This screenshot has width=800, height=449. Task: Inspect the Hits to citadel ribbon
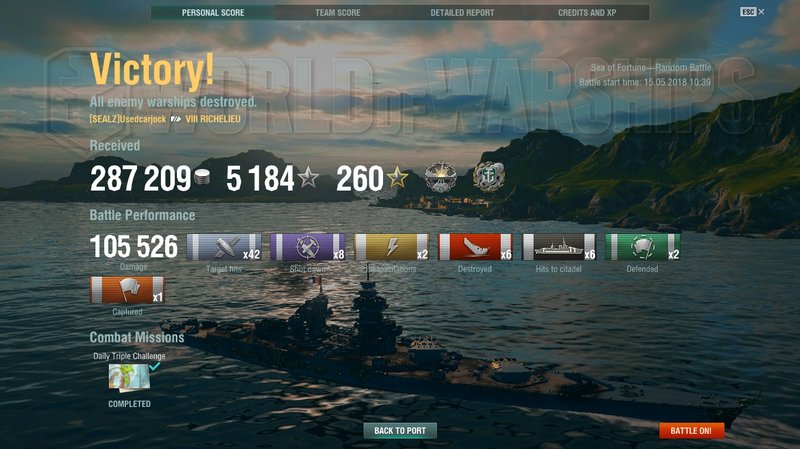[x=559, y=247]
